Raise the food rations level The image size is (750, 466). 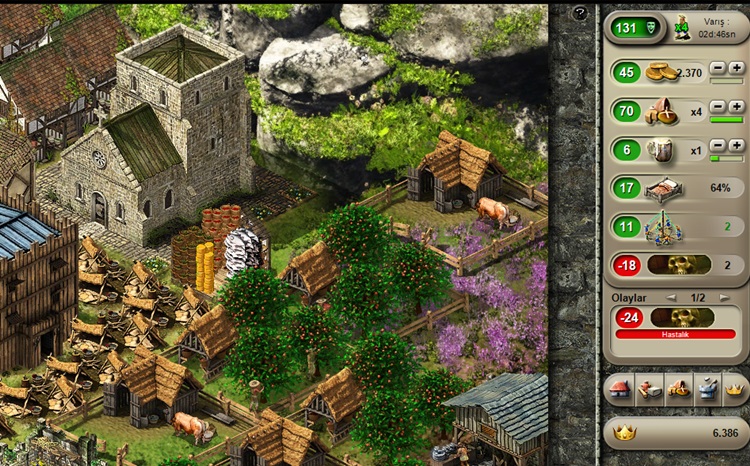click(x=737, y=106)
